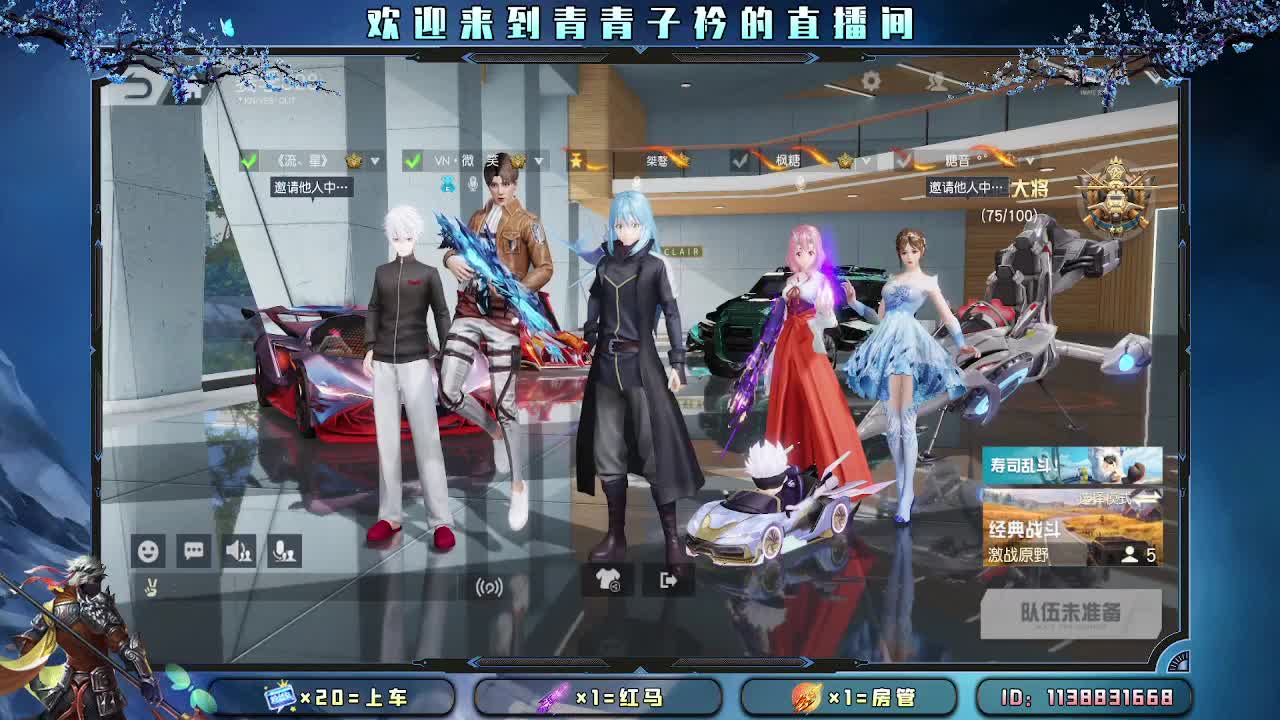Screen dimensions: 1280x720
Task: Expand the dropdown arrow next to VN·微笑
Action: [x=539, y=160]
